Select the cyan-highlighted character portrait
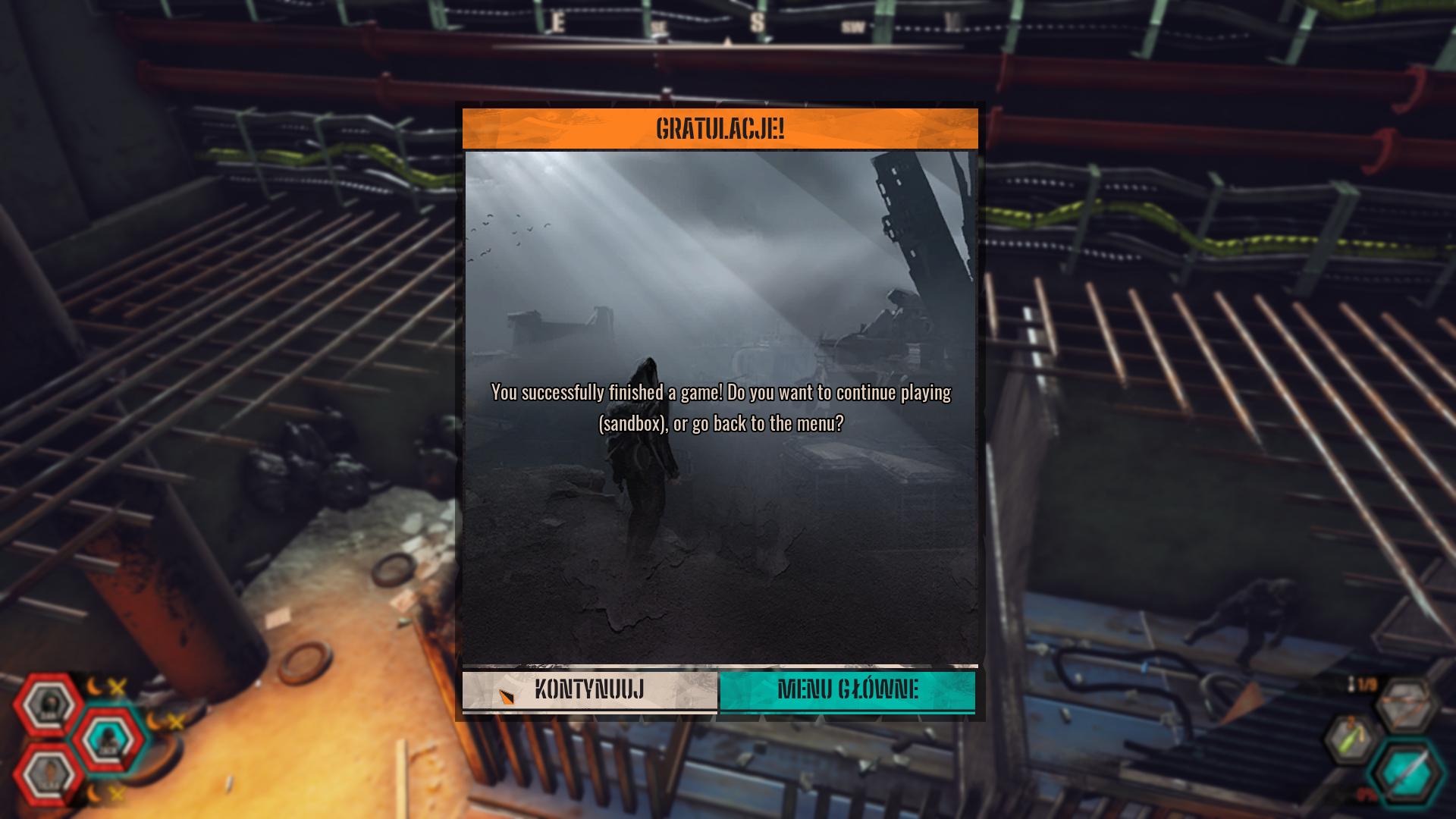1456x819 pixels. [x=108, y=739]
